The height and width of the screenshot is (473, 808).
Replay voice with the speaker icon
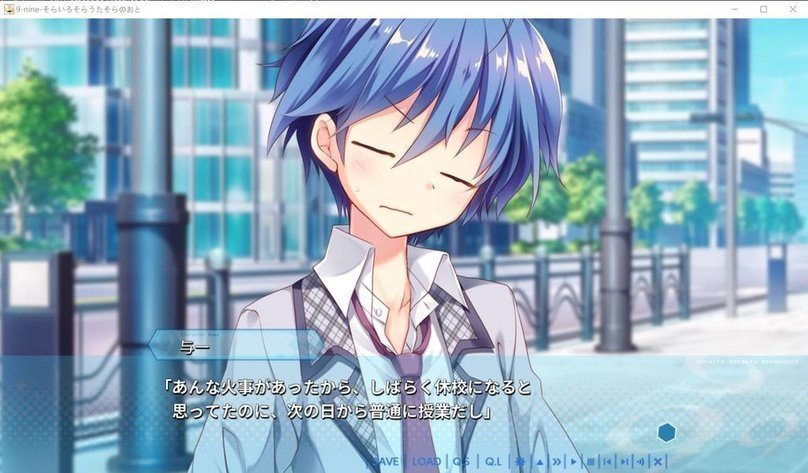(x=641, y=461)
